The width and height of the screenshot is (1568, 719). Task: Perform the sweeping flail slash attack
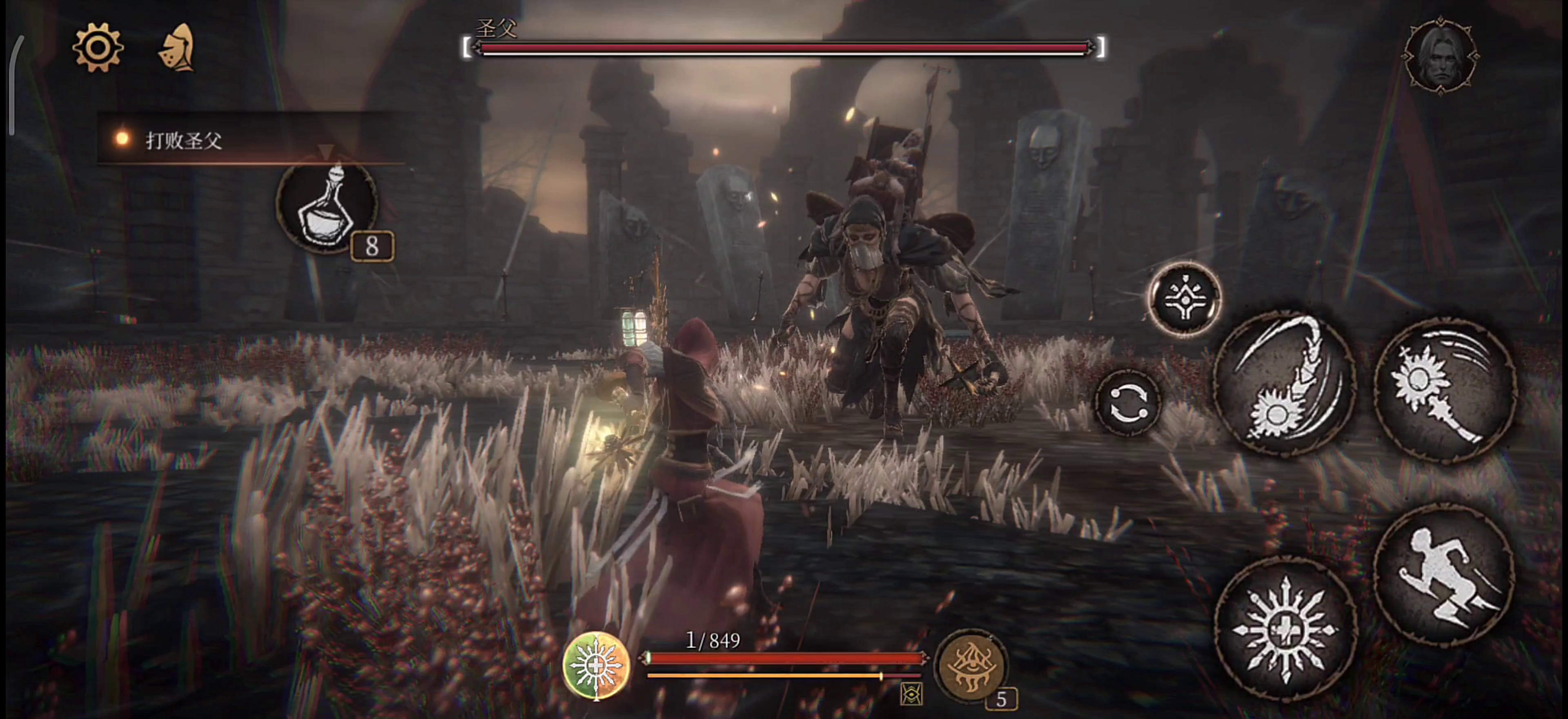pos(1285,384)
